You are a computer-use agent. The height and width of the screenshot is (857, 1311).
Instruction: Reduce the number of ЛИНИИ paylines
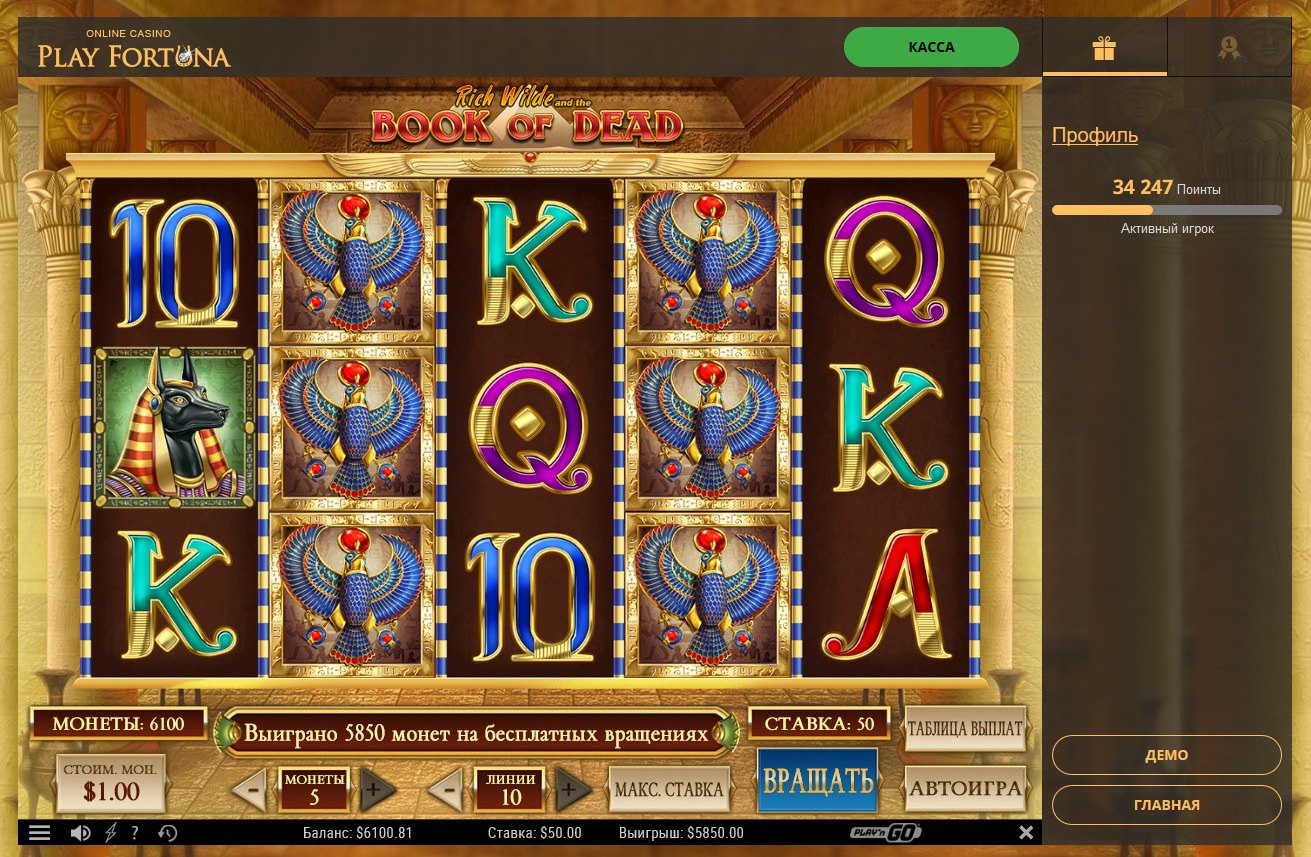(447, 790)
